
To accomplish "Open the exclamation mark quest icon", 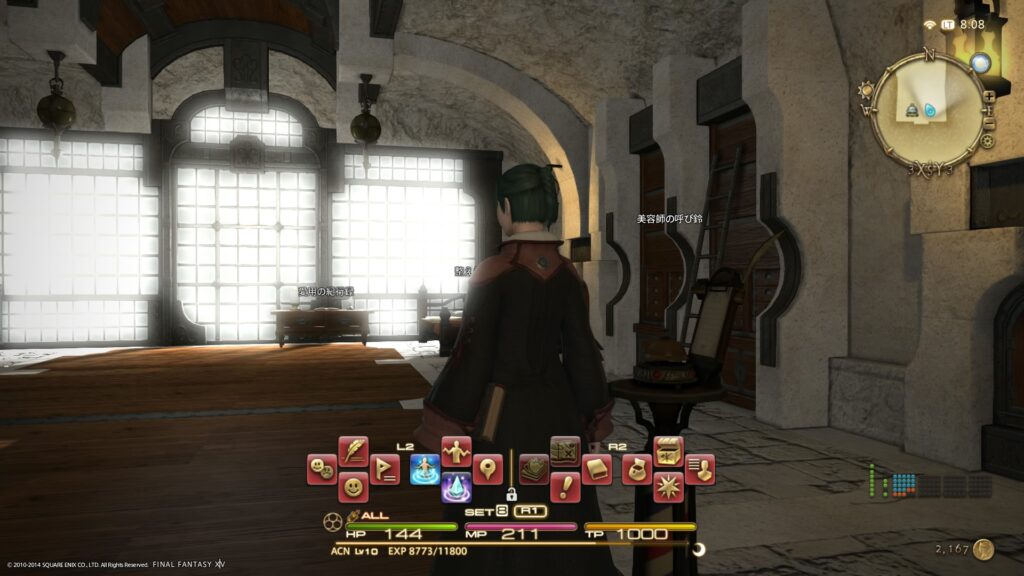I will pyautogui.click(x=565, y=487).
